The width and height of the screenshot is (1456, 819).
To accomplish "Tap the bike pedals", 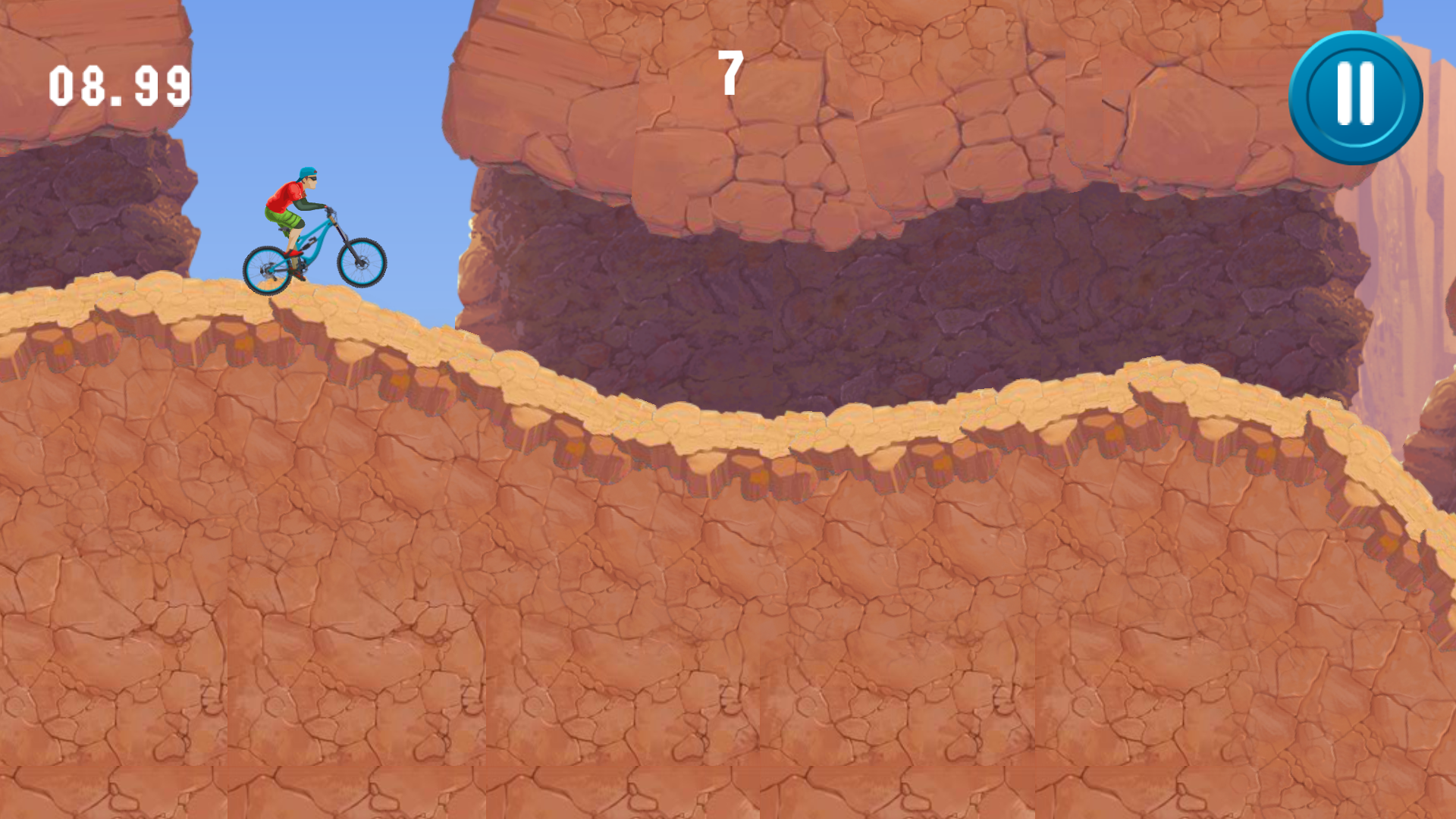I will 296,256.
